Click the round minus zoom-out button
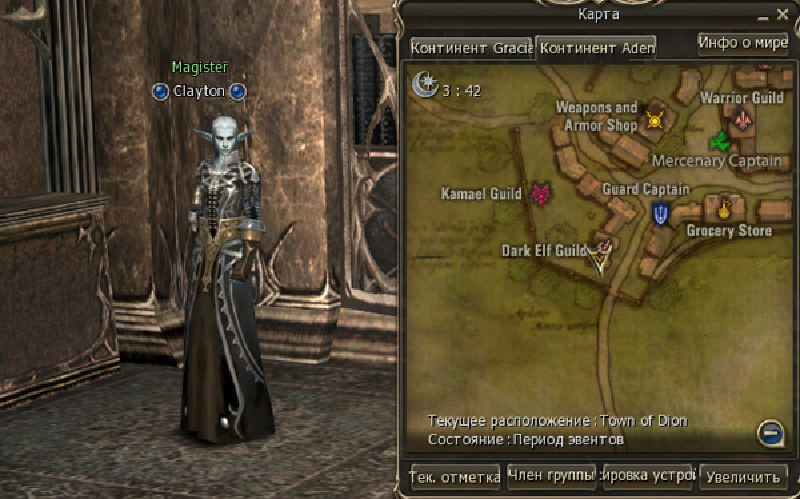 770,433
